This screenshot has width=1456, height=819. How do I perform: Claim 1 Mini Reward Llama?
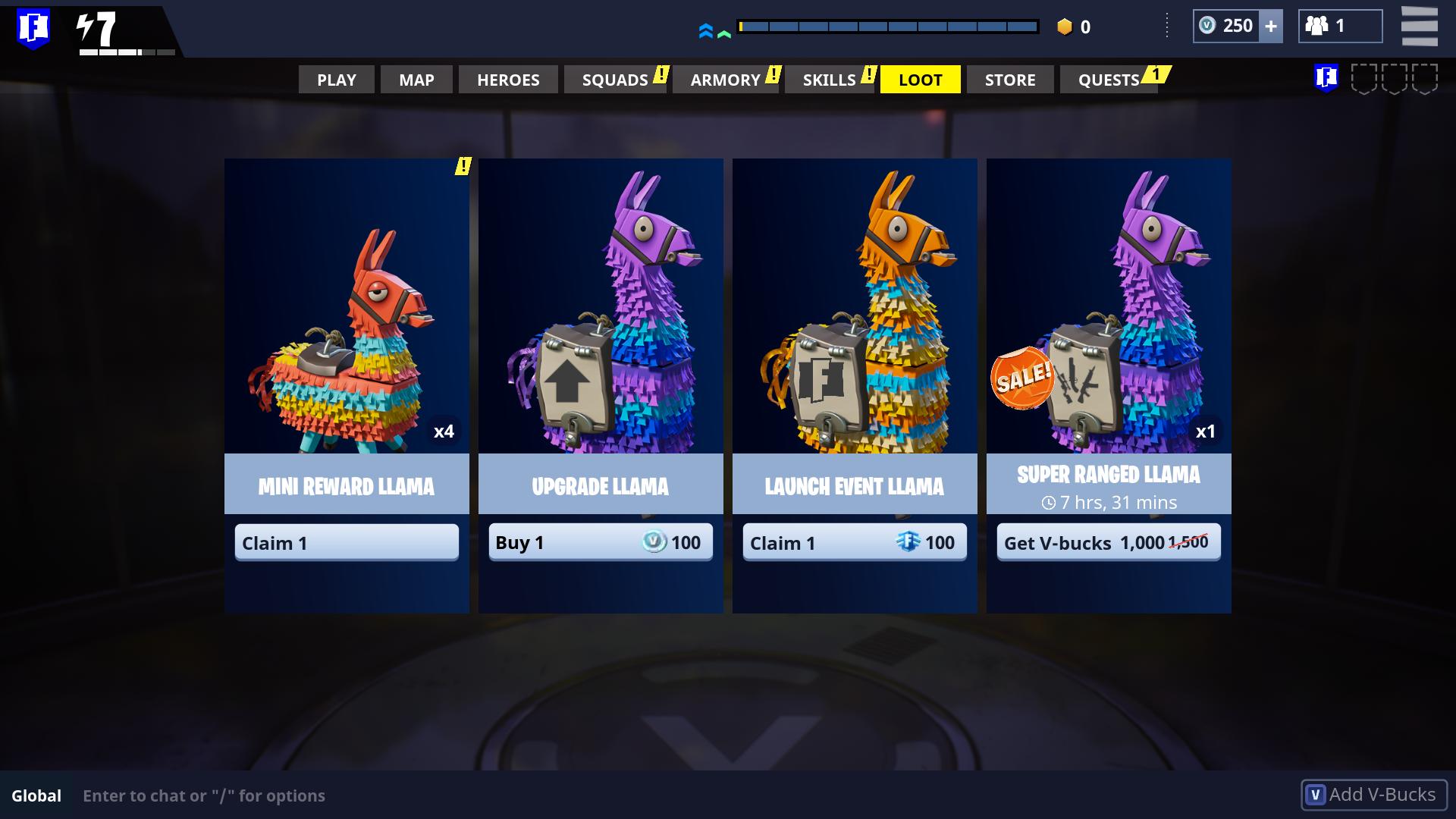[347, 542]
